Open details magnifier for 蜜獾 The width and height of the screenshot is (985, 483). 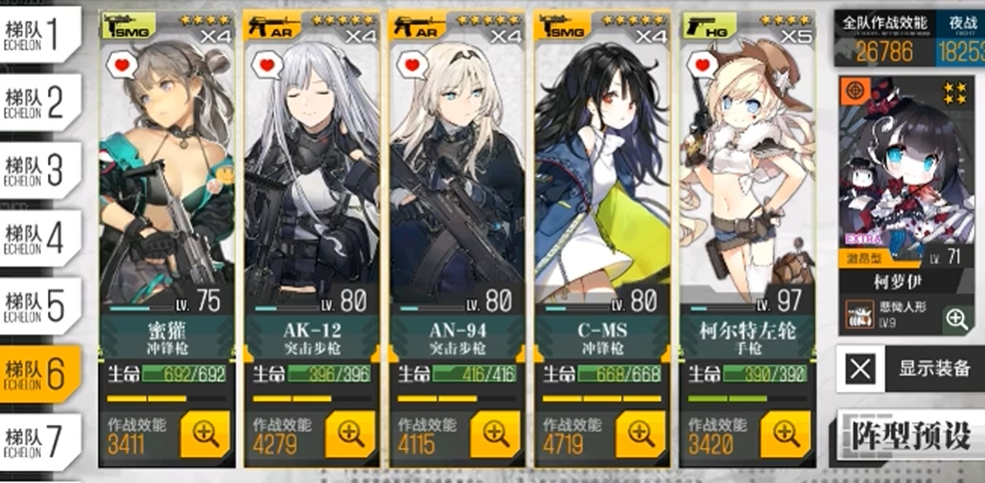[204, 433]
